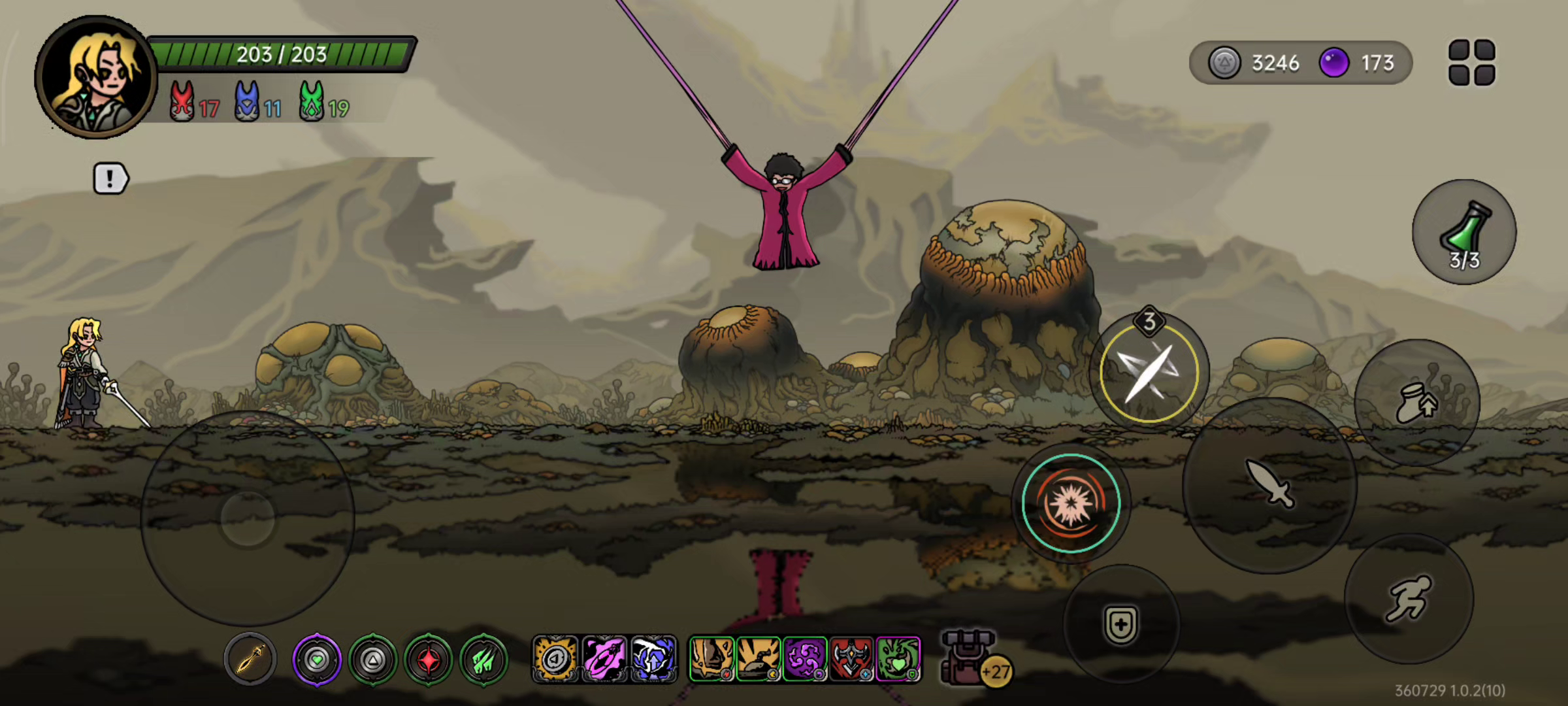Activate the crossed-slash skill with 3 charges
This screenshot has height=706, width=1568.
tap(1149, 373)
